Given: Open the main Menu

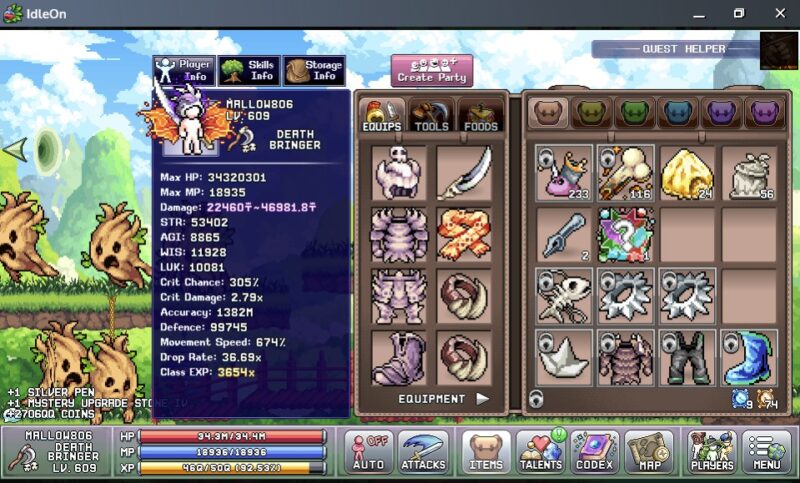Looking at the screenshot, I should click(x=767, y=452).
